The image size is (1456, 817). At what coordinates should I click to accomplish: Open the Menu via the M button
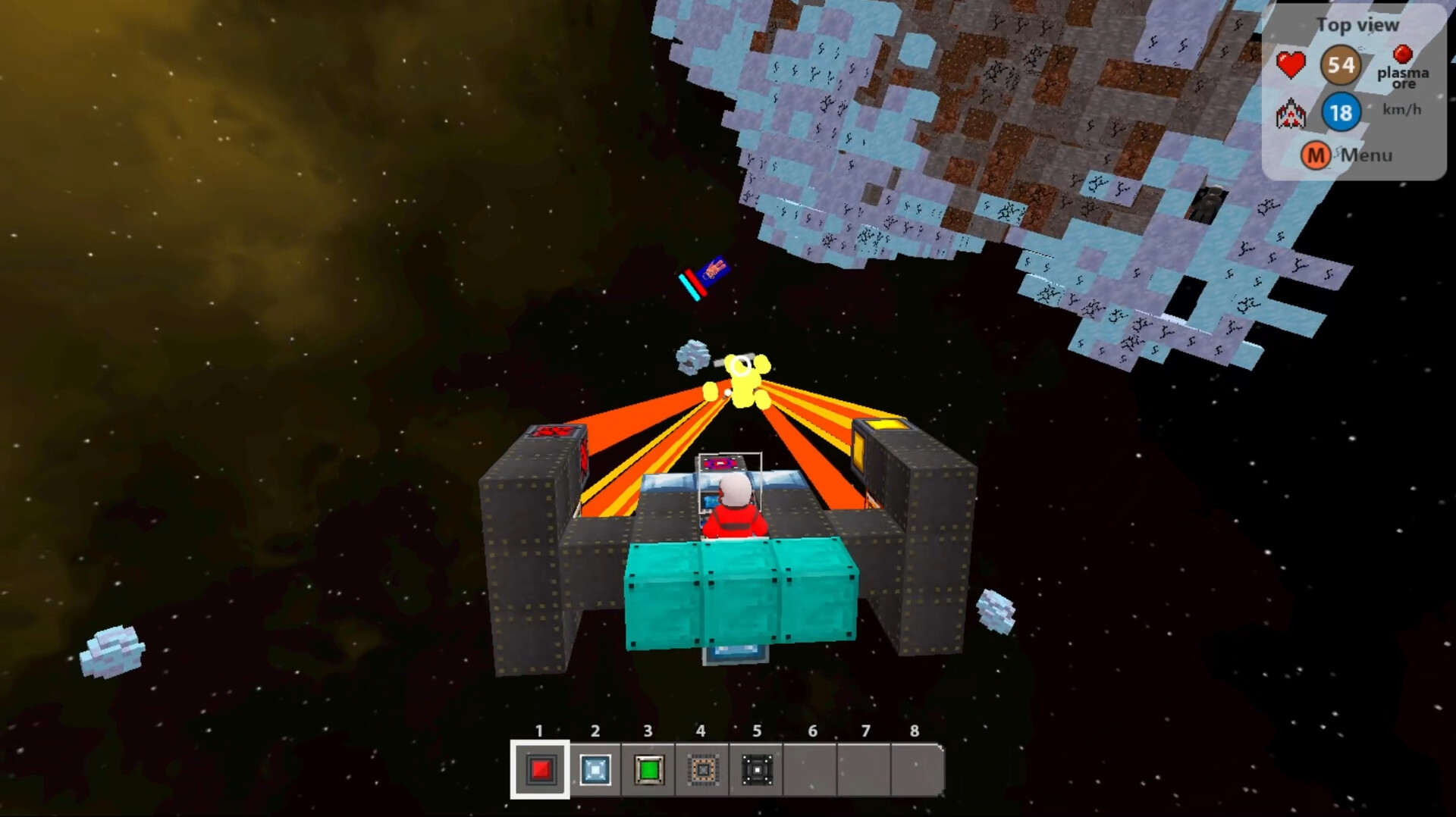[1316, 155]
